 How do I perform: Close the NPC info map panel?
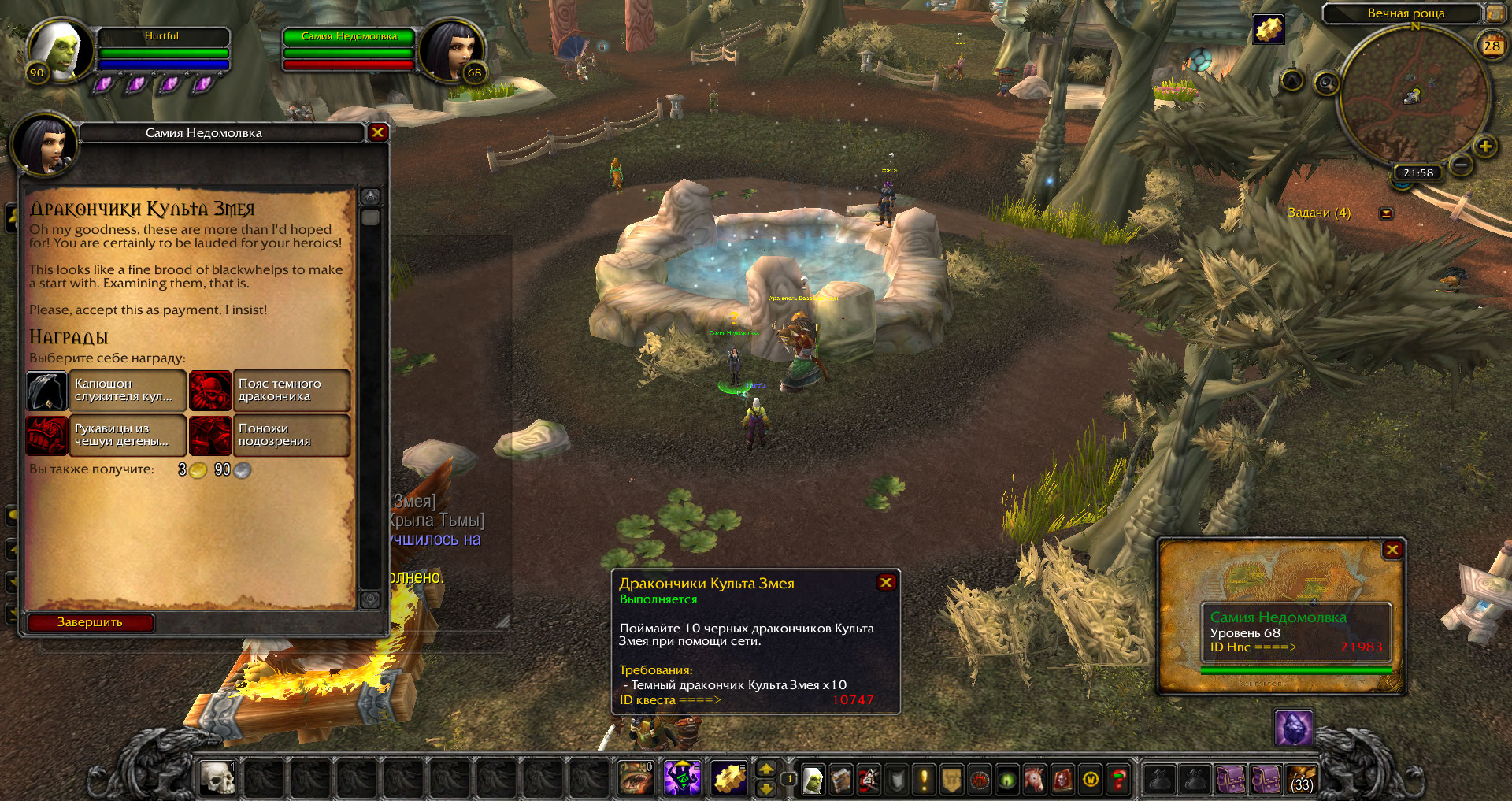[x=1392, y=550]
